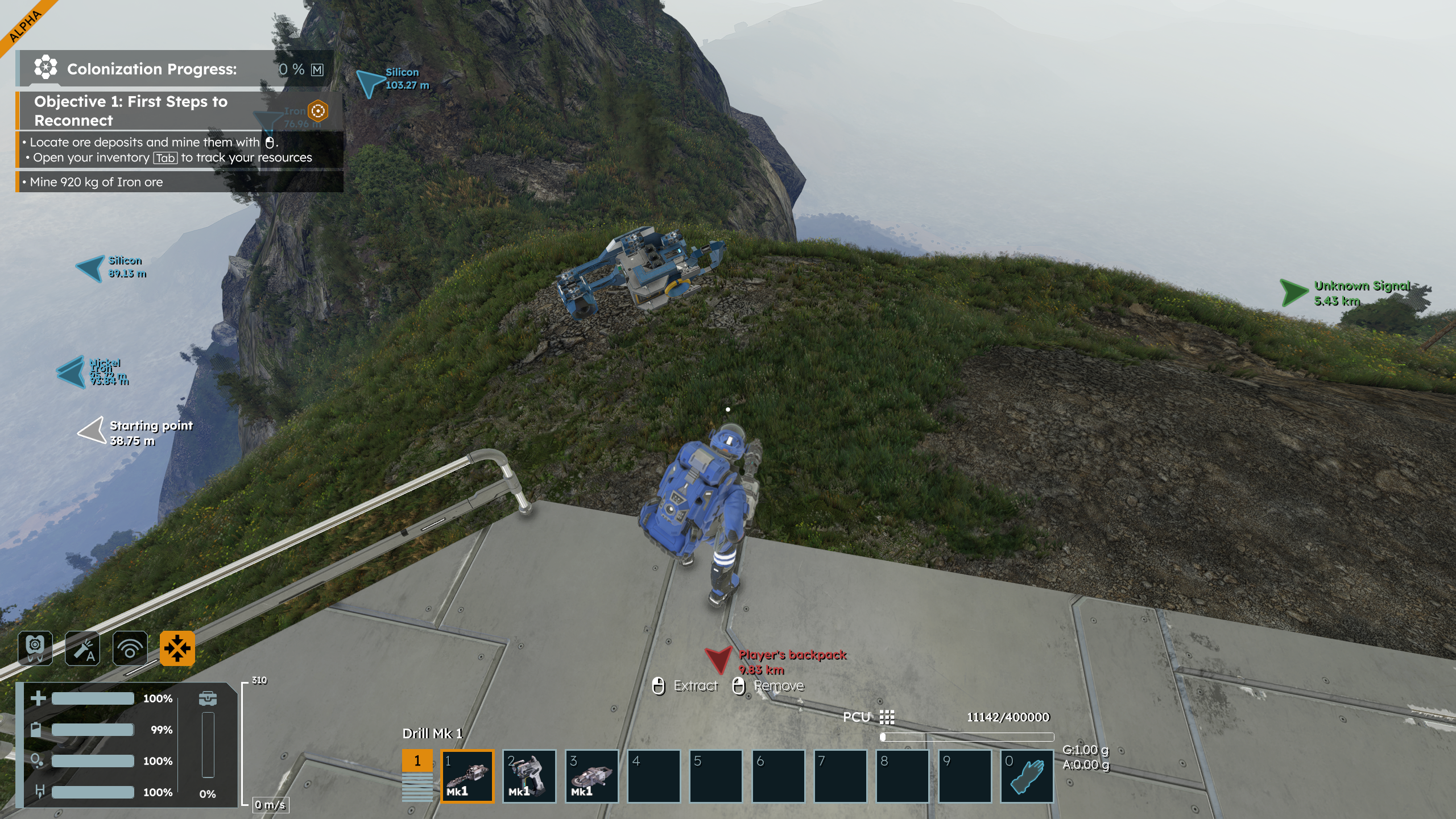Select the Starting point waypoint marker

tap(92, 431)
